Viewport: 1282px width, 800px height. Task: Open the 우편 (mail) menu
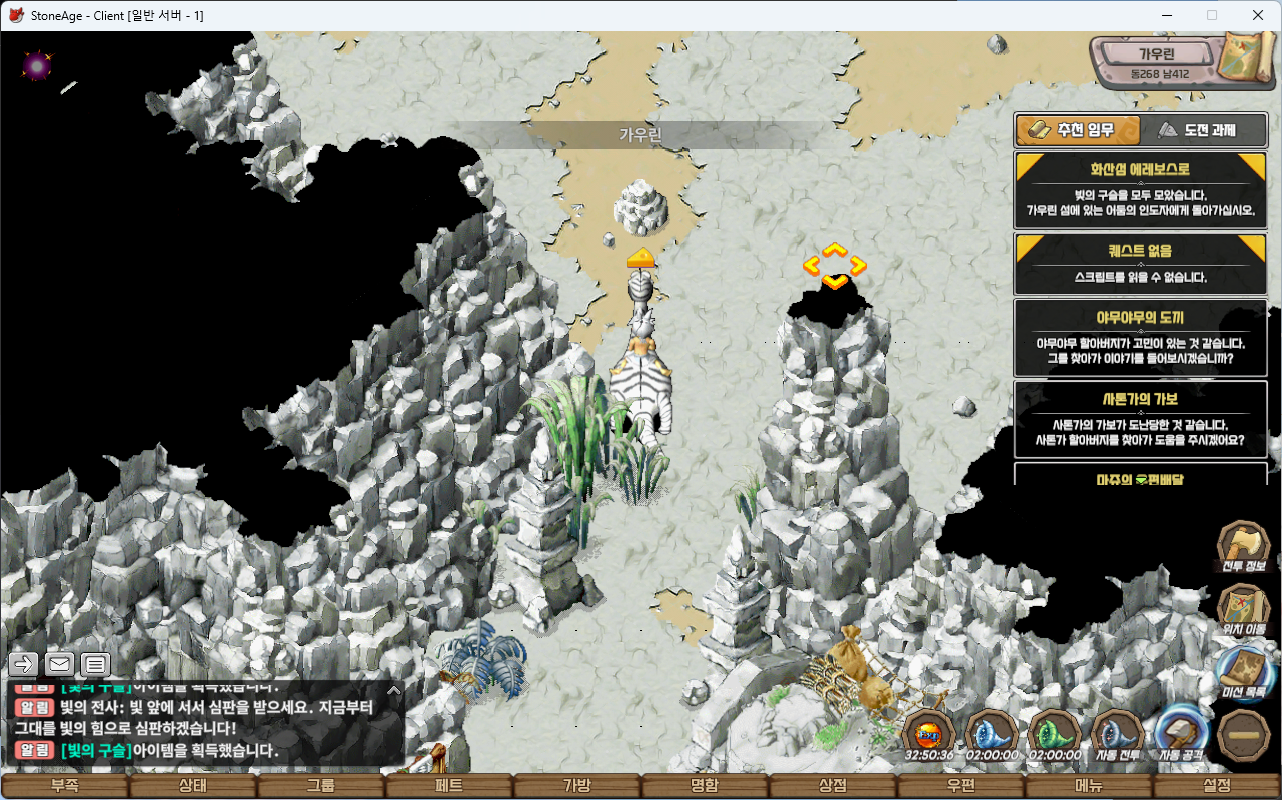coord(961,786)
